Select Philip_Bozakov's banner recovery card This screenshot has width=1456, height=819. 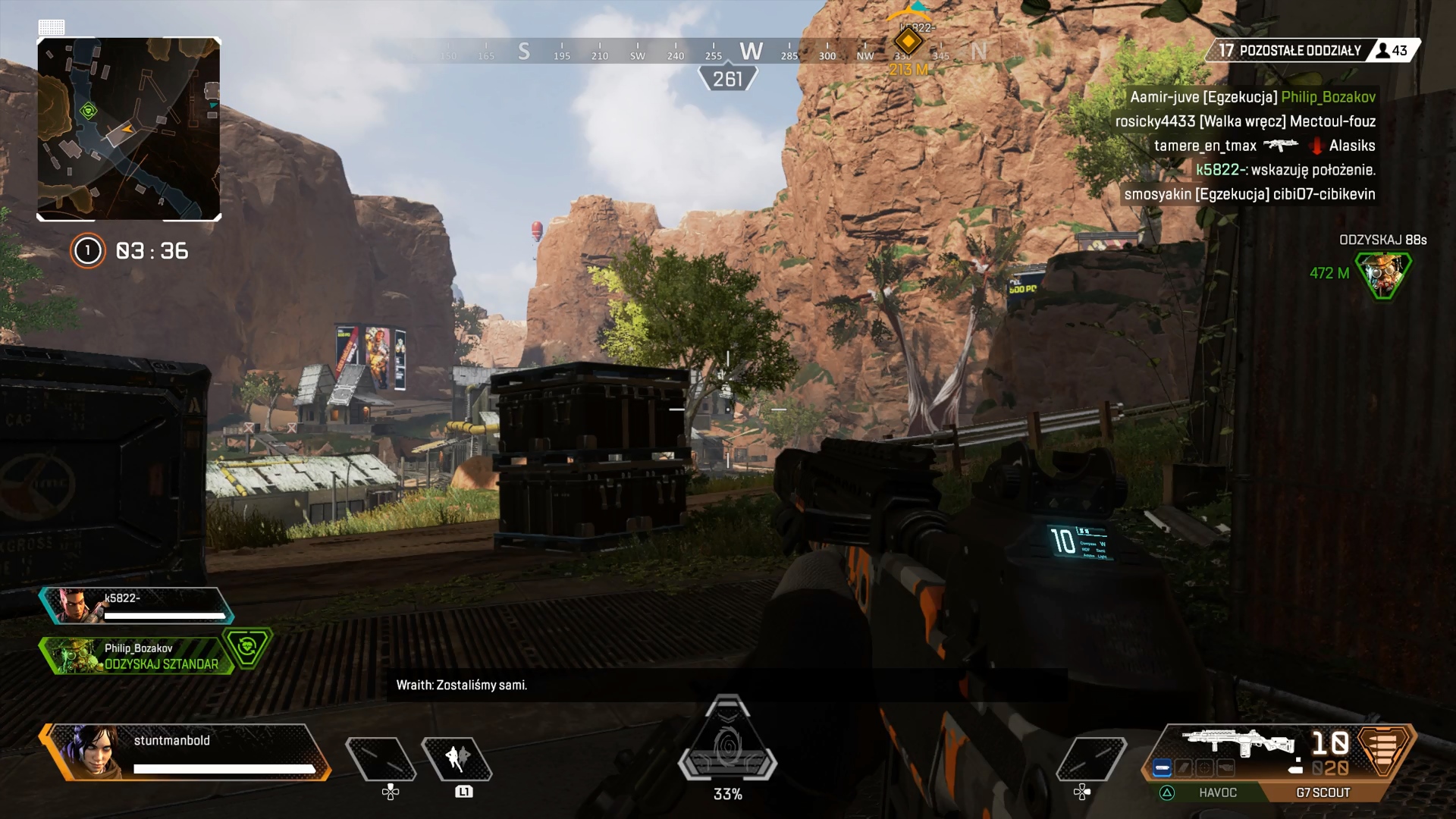[138, 656]
